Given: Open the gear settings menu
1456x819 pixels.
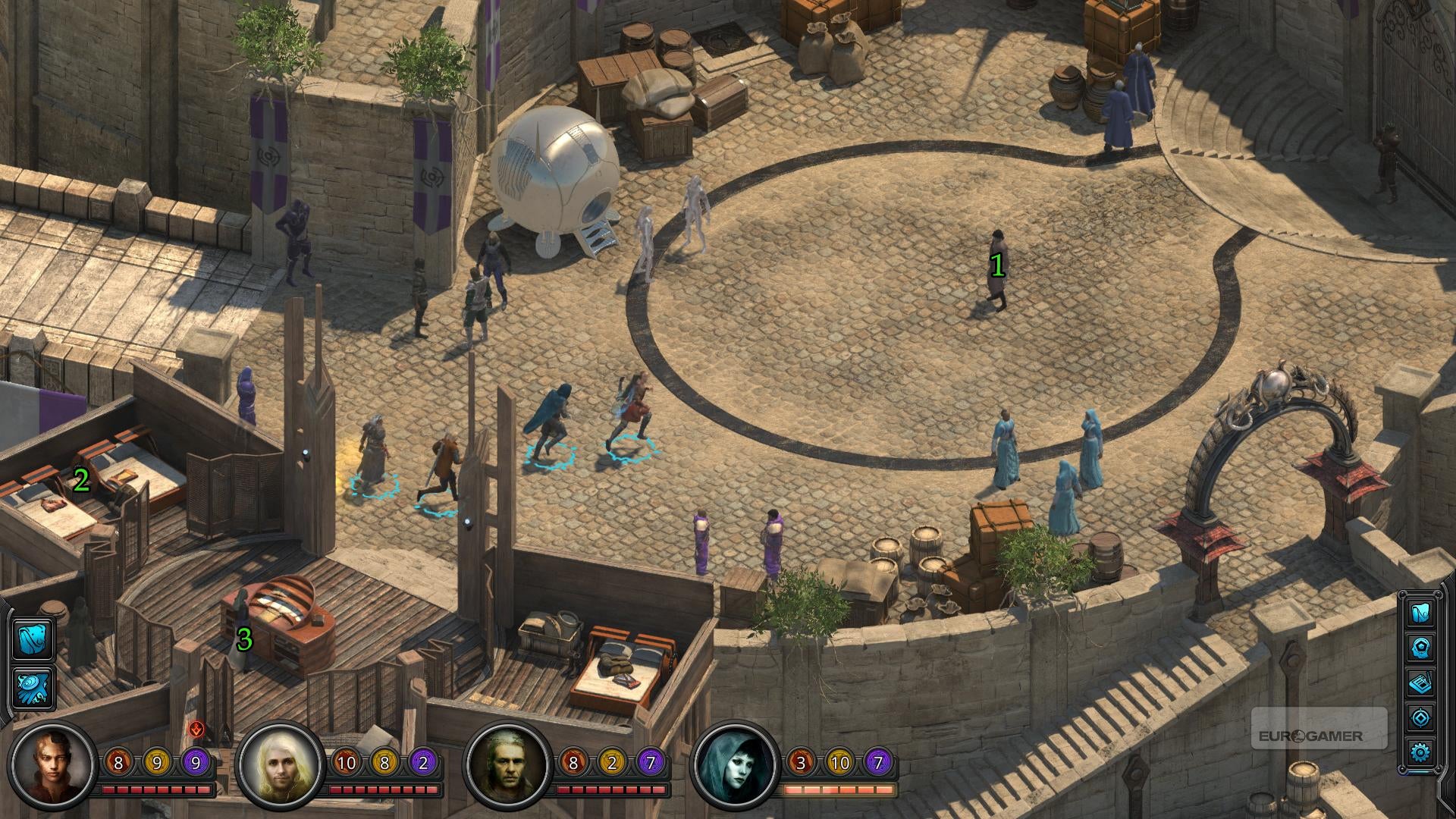Looking at the screenshot, I should point(1420,752).
